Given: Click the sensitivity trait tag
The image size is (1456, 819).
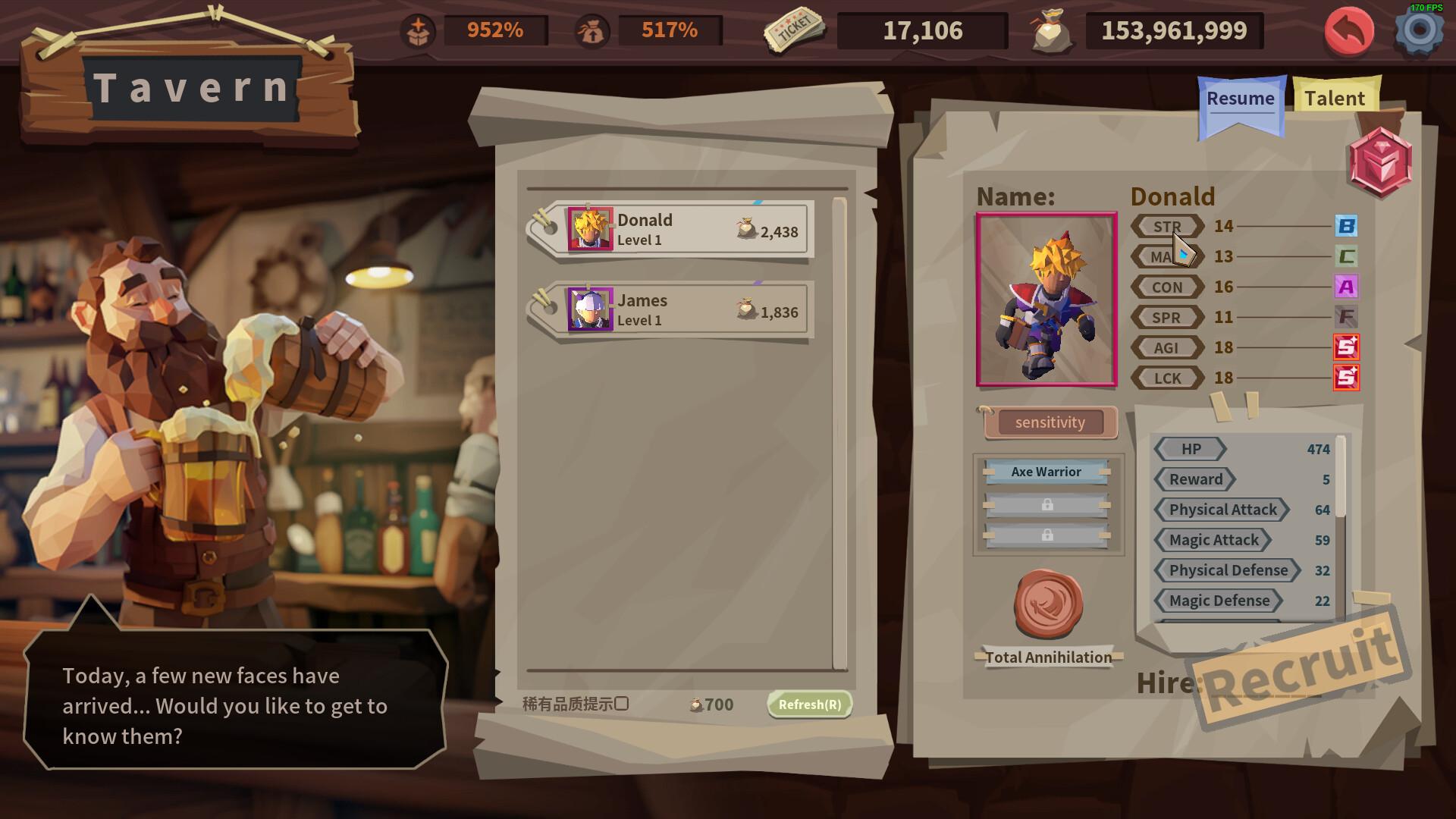Looking at the screenshot, I should (x=1050, y=423).
